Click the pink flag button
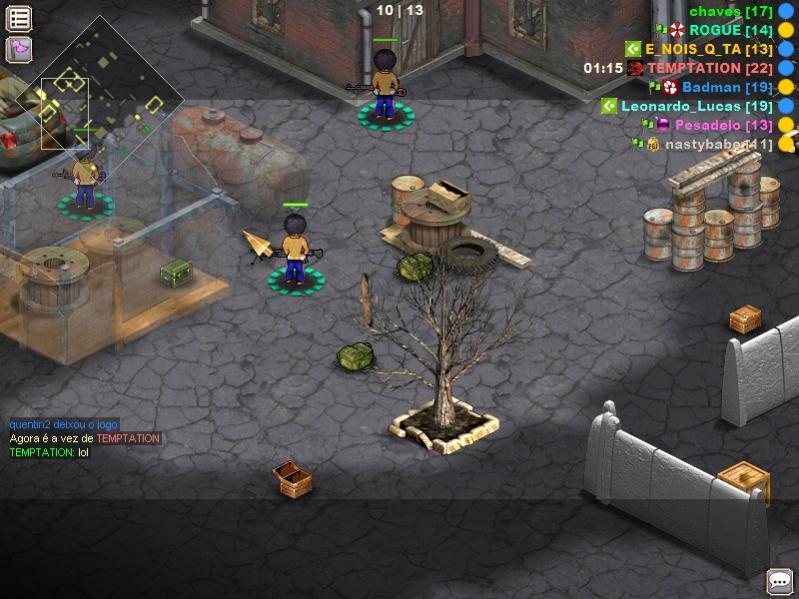Screen dimensions: 799x599 19,49
